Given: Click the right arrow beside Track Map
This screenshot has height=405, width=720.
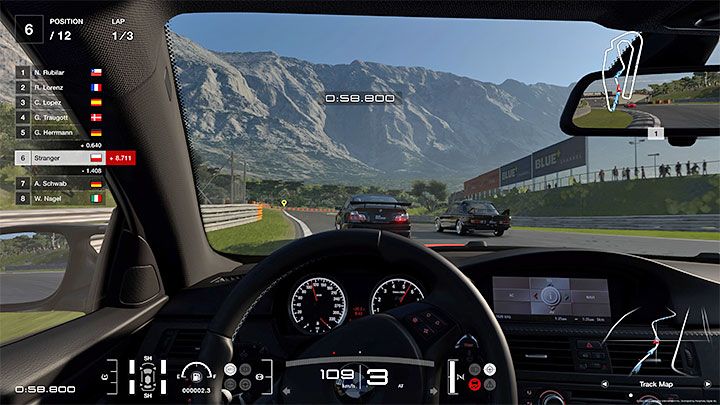Looking at the screenshot, I should click(708, 384).
